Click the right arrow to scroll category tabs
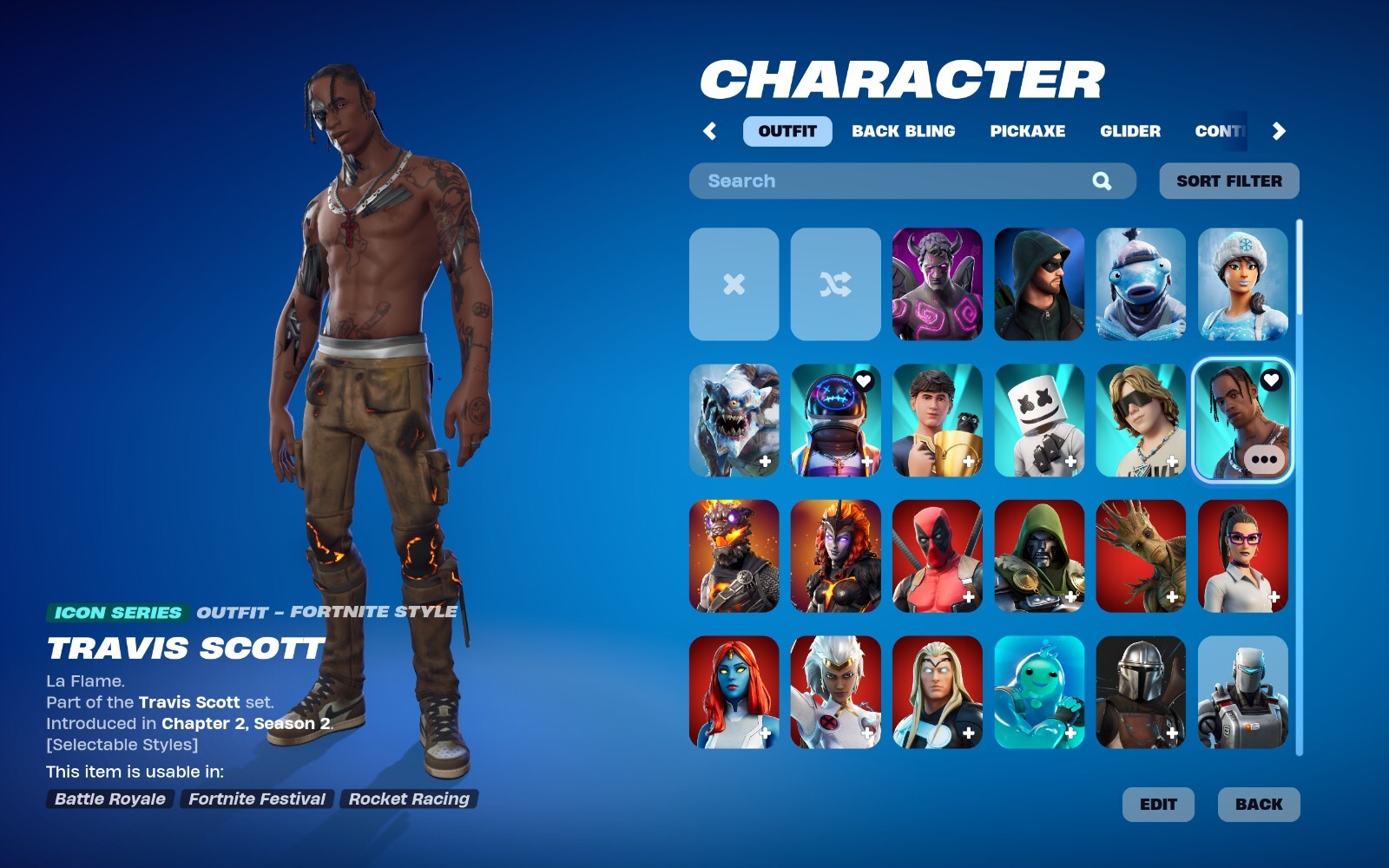 1278,131
